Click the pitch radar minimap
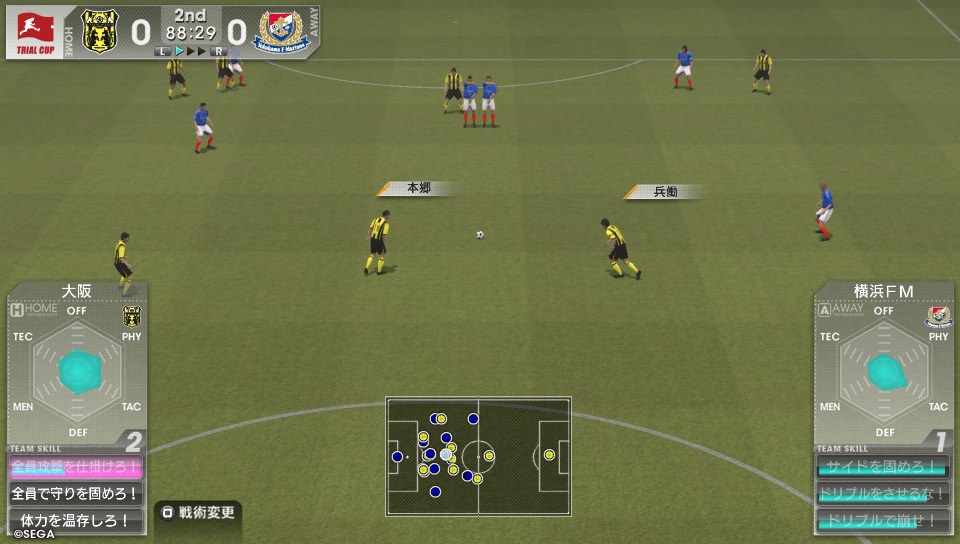 [478, 456]
